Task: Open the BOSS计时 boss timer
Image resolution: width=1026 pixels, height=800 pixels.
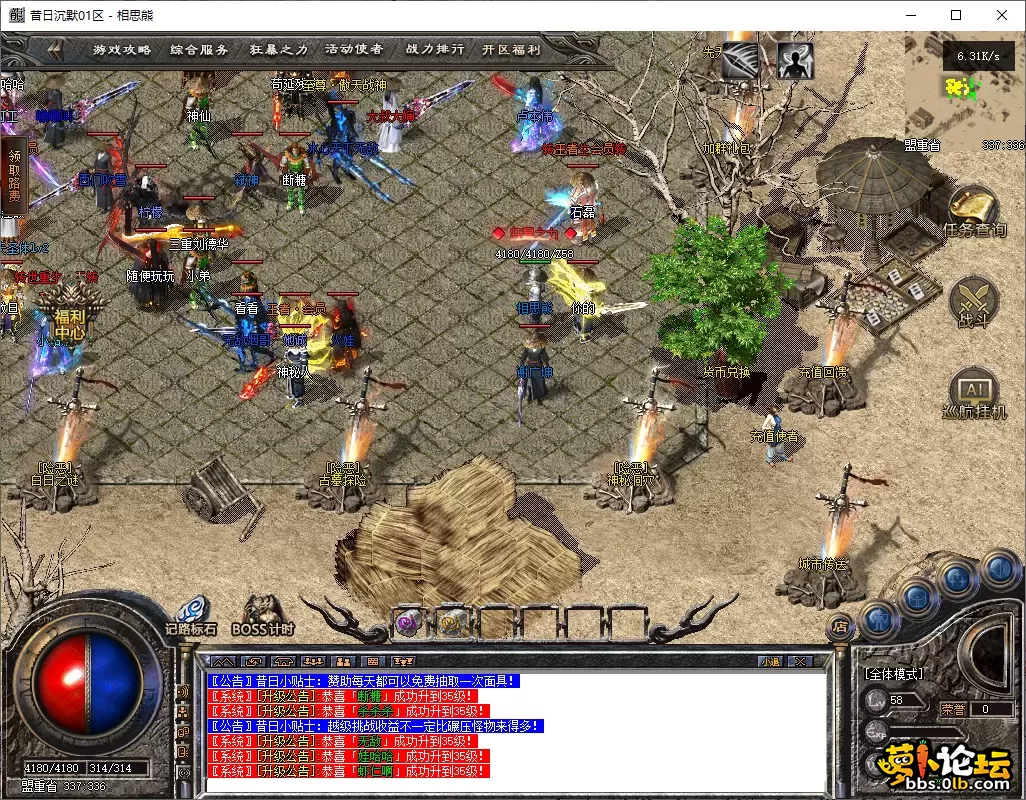Action: coord(263,614)
